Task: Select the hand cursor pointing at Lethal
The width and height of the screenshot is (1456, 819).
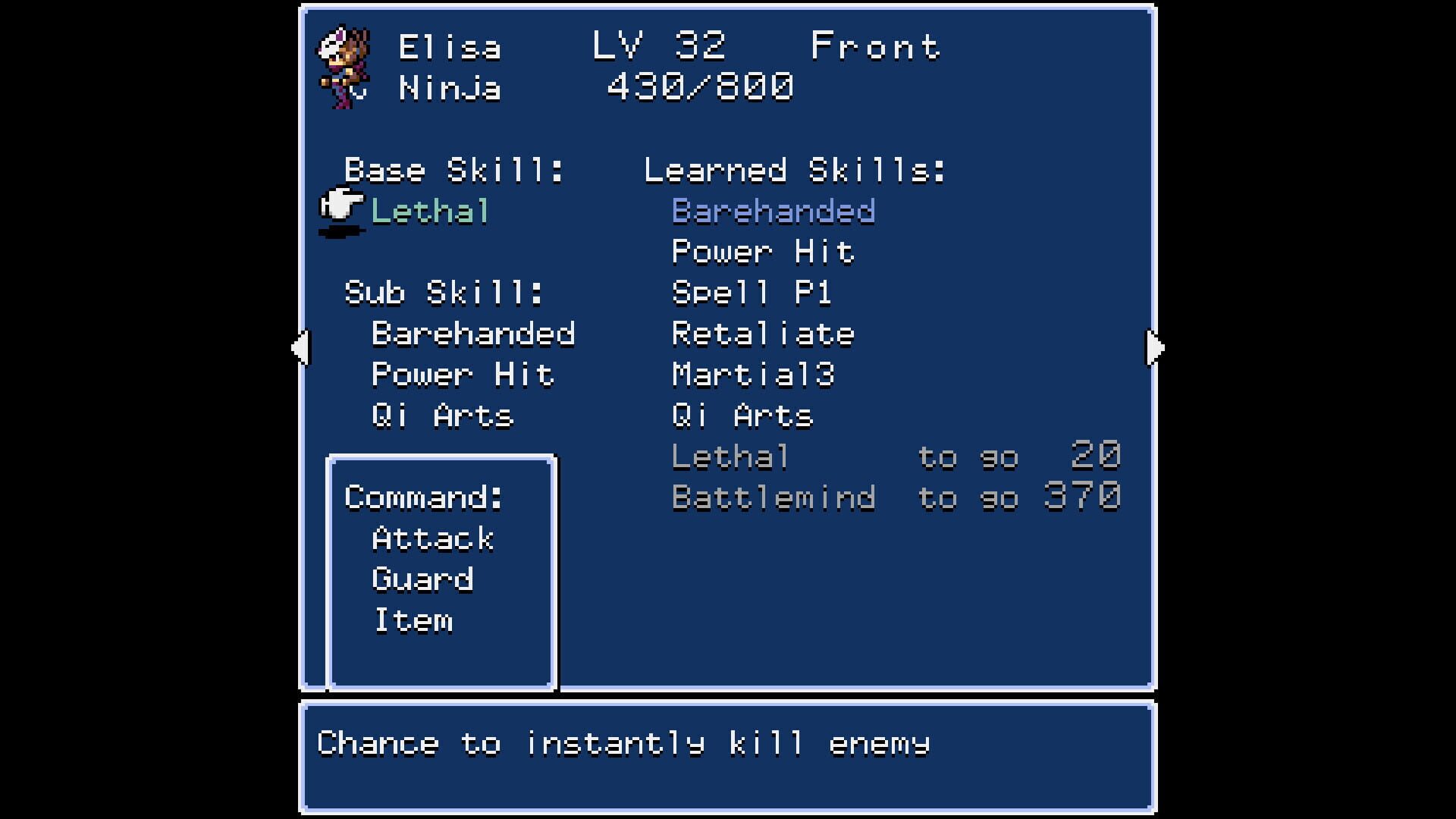Action: click(x=340, y=206)
